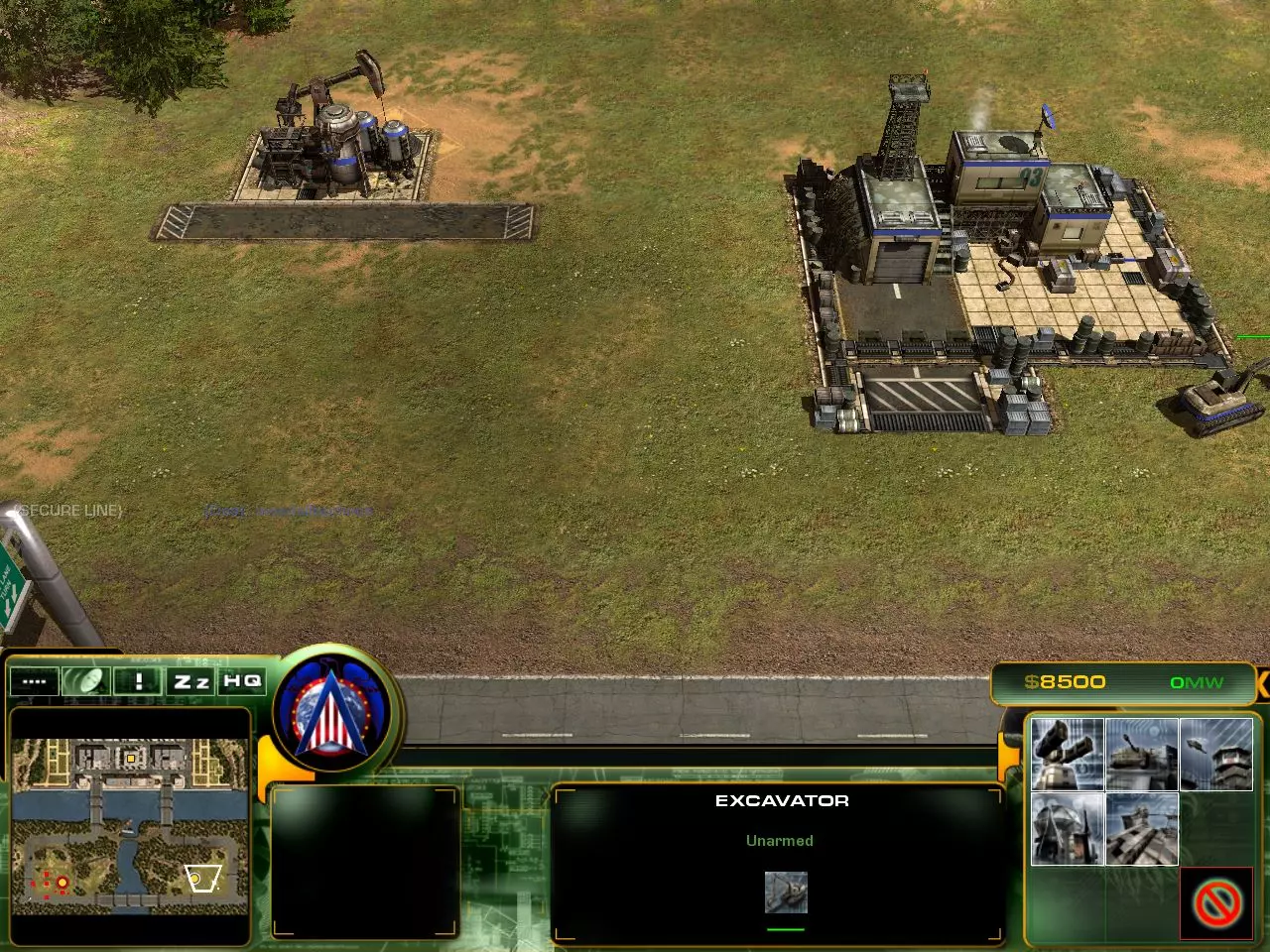This screenshot has height=952, width=1270.
Task: Select the Excavator unit portrait
Action: (x=786, y=892)
